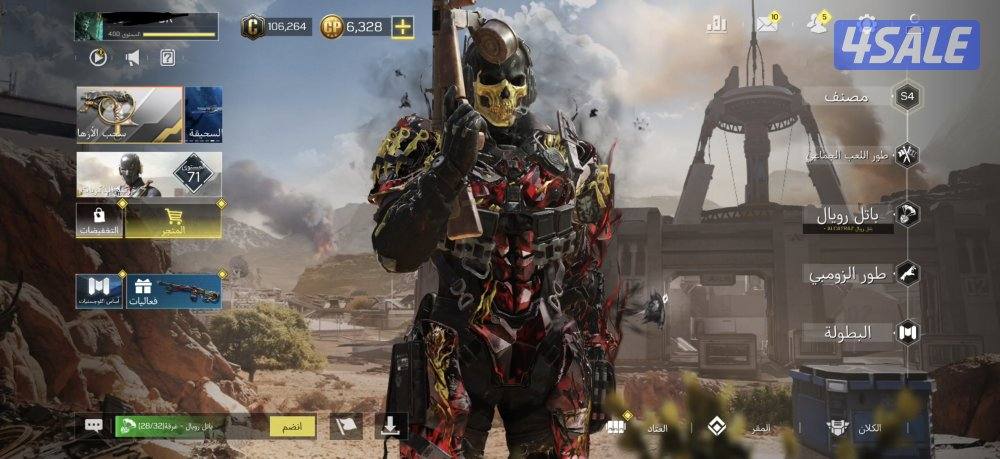Open the lucky draw banner with the golden emblem
The height and width of the screenshot is (459, 1000).
(129, 114)
